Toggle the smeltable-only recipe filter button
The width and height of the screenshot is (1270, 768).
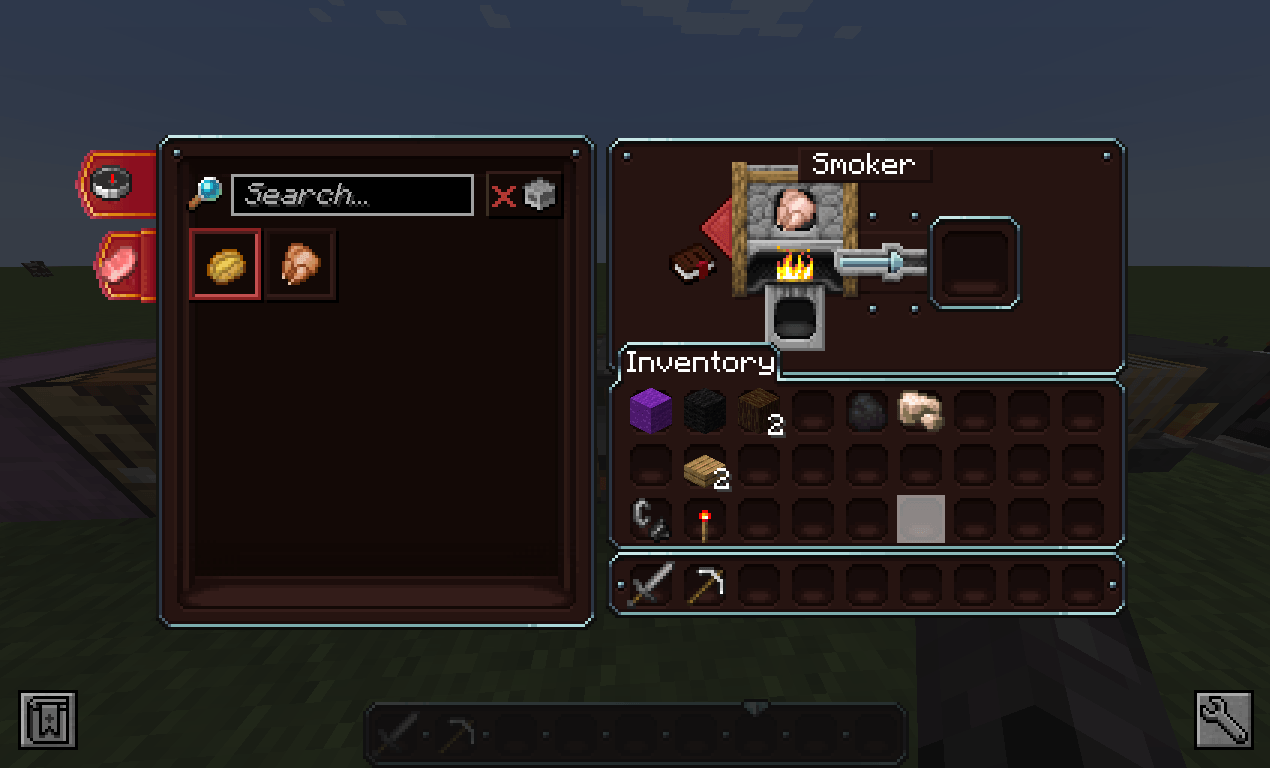pyautogui.click(x=525, y=195)
